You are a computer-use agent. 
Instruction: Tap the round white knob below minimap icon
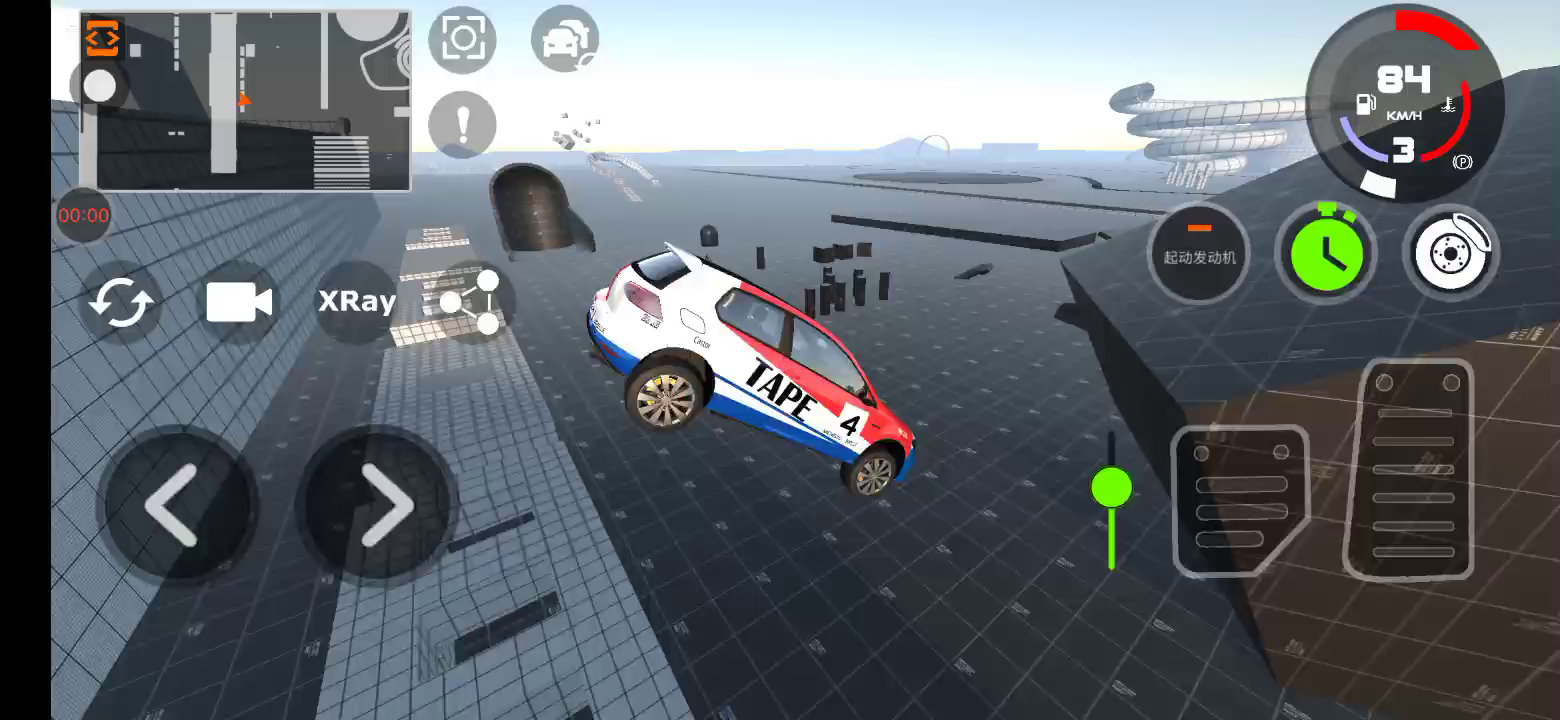(x=99, y=87)
